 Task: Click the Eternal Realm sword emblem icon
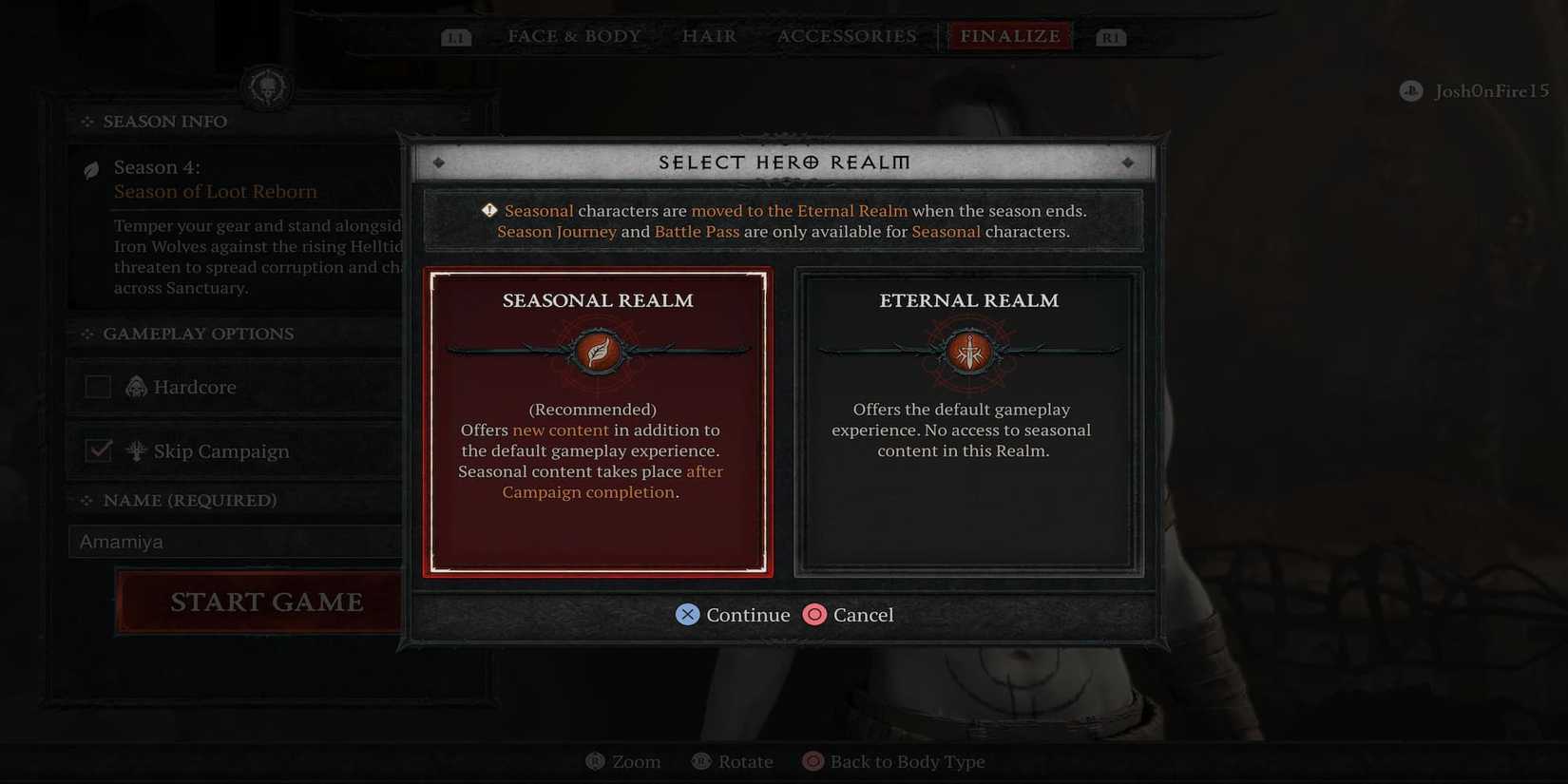coord(967,353)
